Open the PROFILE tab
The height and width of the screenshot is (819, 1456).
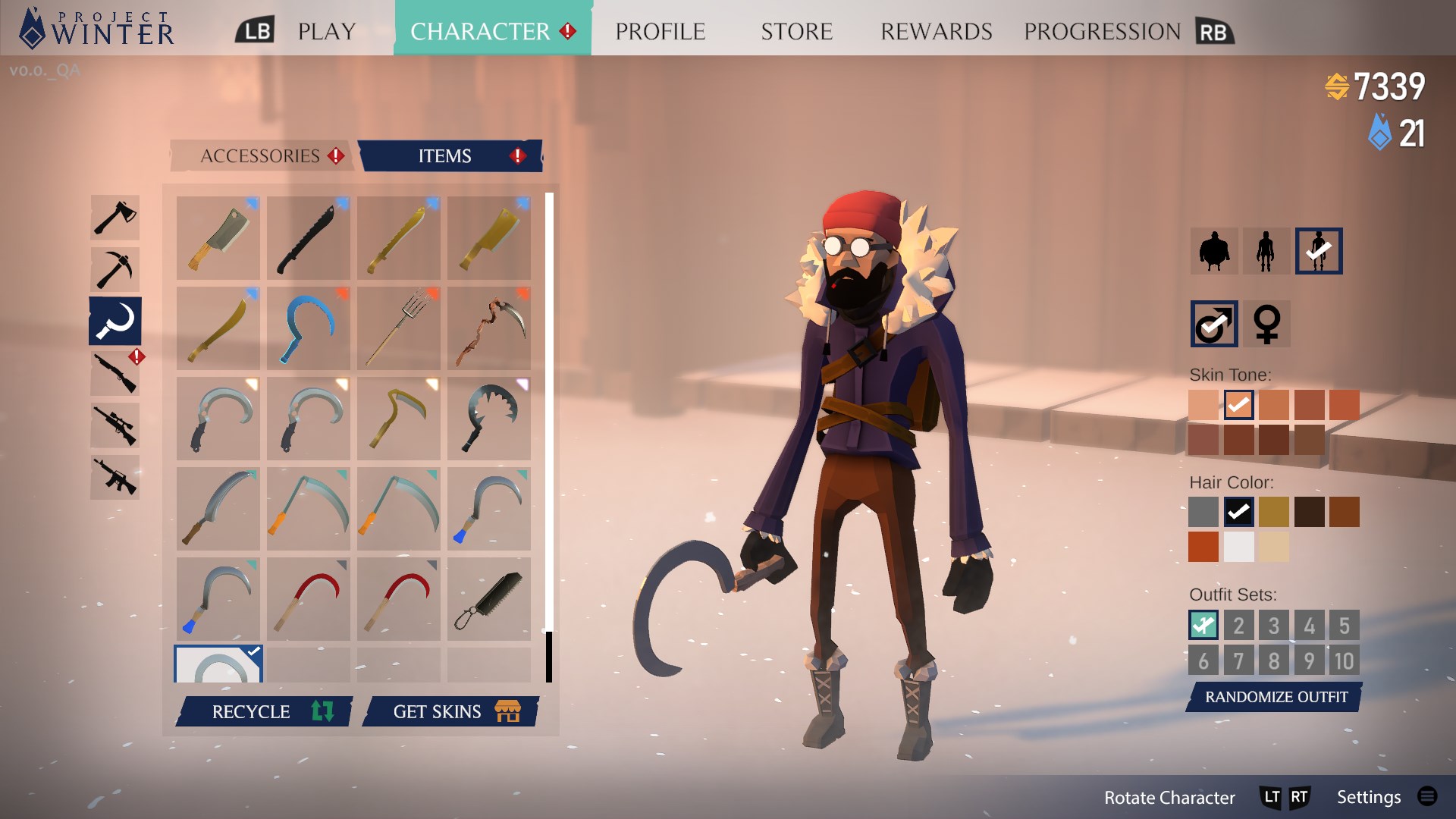pyautogui.click(x=660, y=32)
